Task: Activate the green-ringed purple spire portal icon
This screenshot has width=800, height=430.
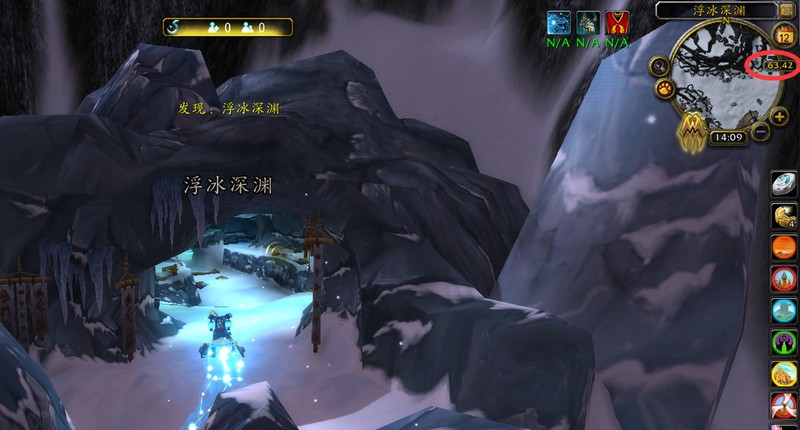Action: pos(784,342)
